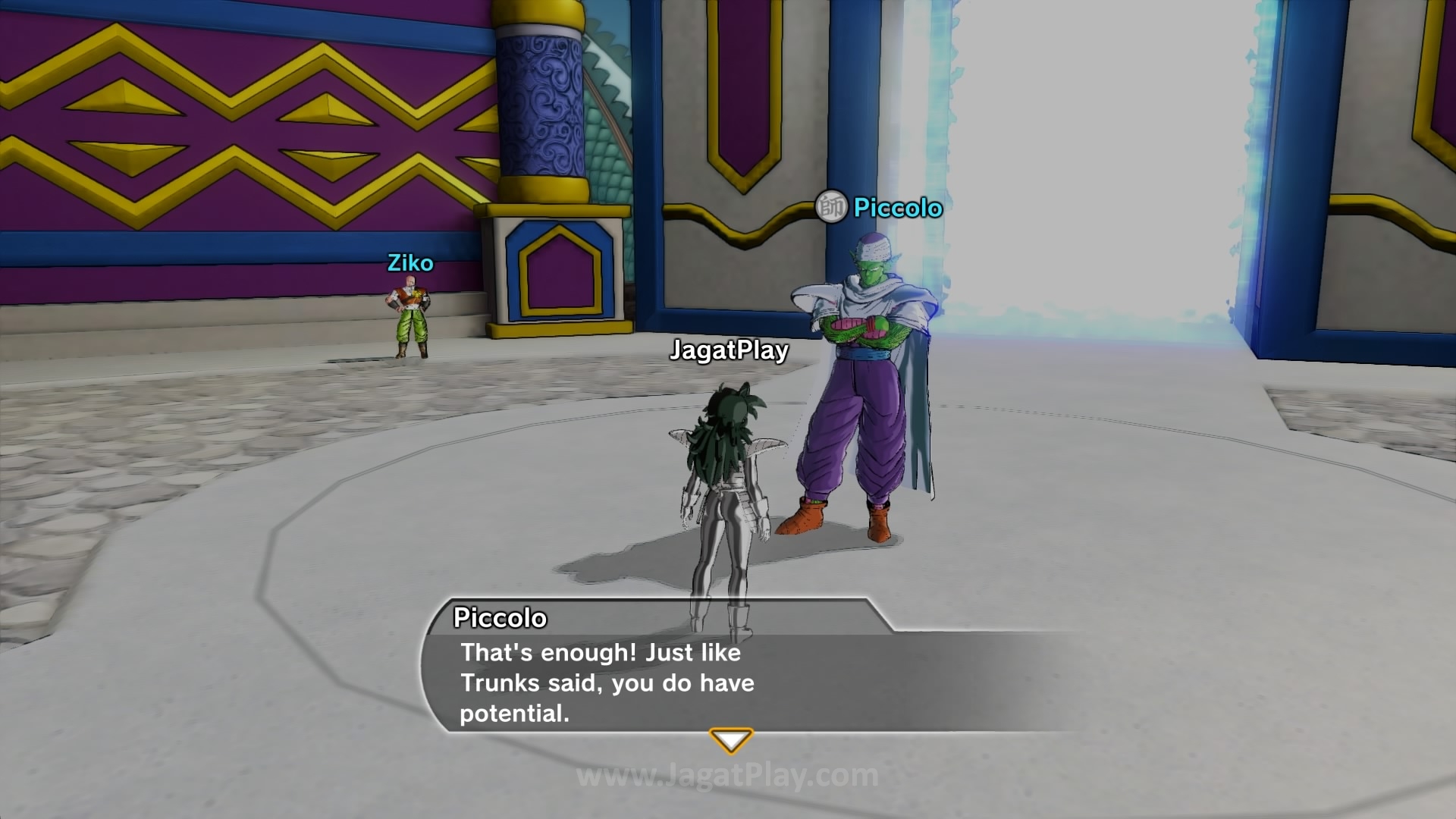Select the master emblem beside Piccolo's name
Viewport: 1456px width, 819px height.
tap(831, 206)
